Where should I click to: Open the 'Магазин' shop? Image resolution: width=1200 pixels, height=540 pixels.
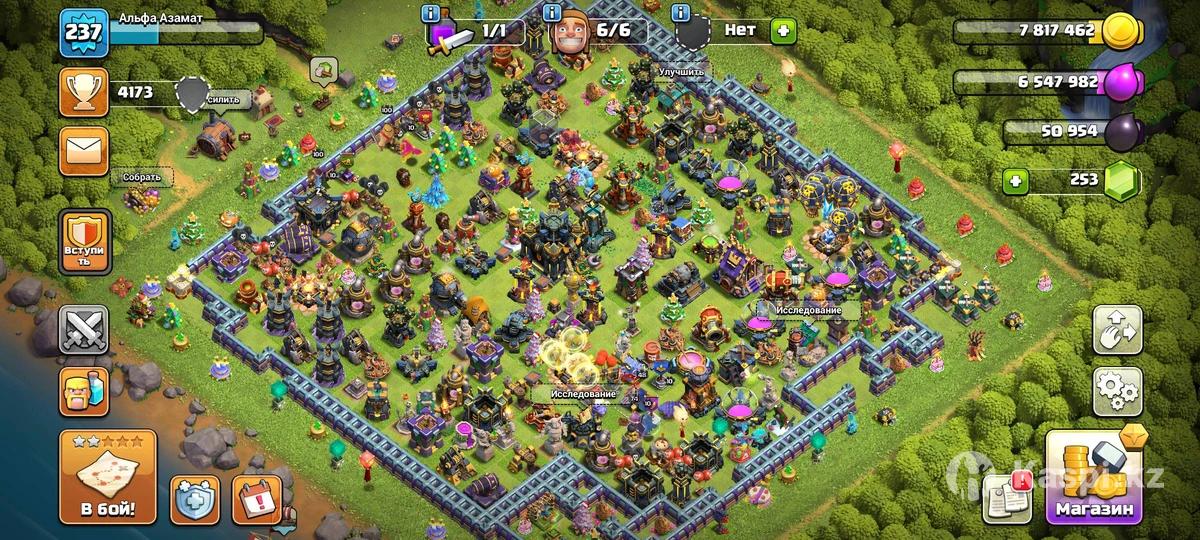1095,478
